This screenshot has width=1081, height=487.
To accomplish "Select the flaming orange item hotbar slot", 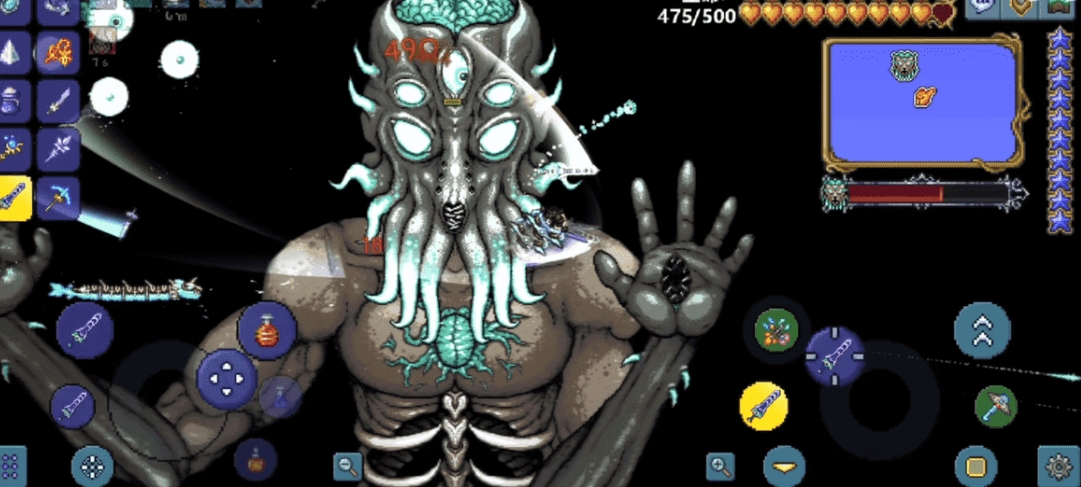I will point(58,52).
